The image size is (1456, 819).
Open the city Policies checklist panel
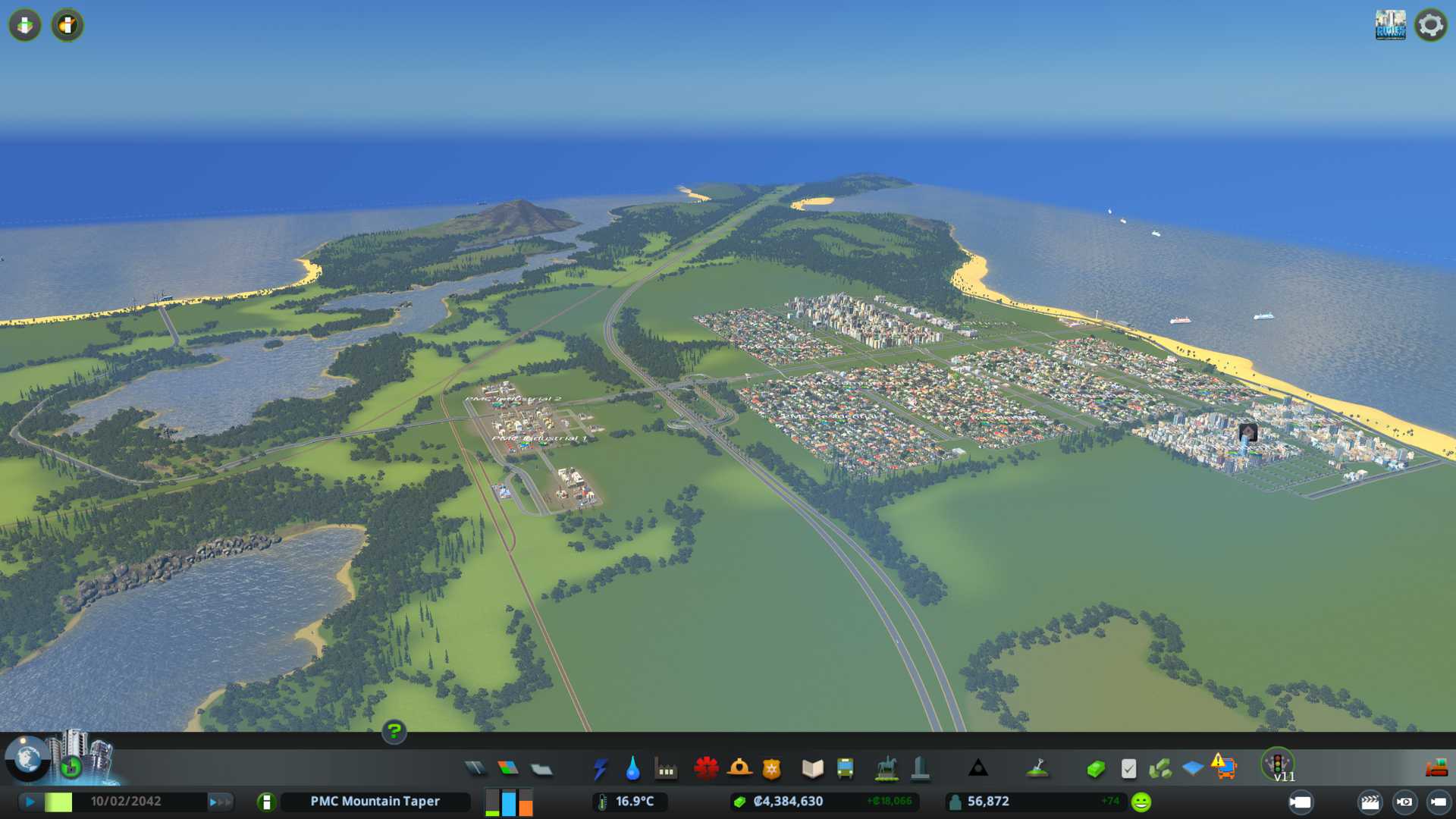[1128, 769]
